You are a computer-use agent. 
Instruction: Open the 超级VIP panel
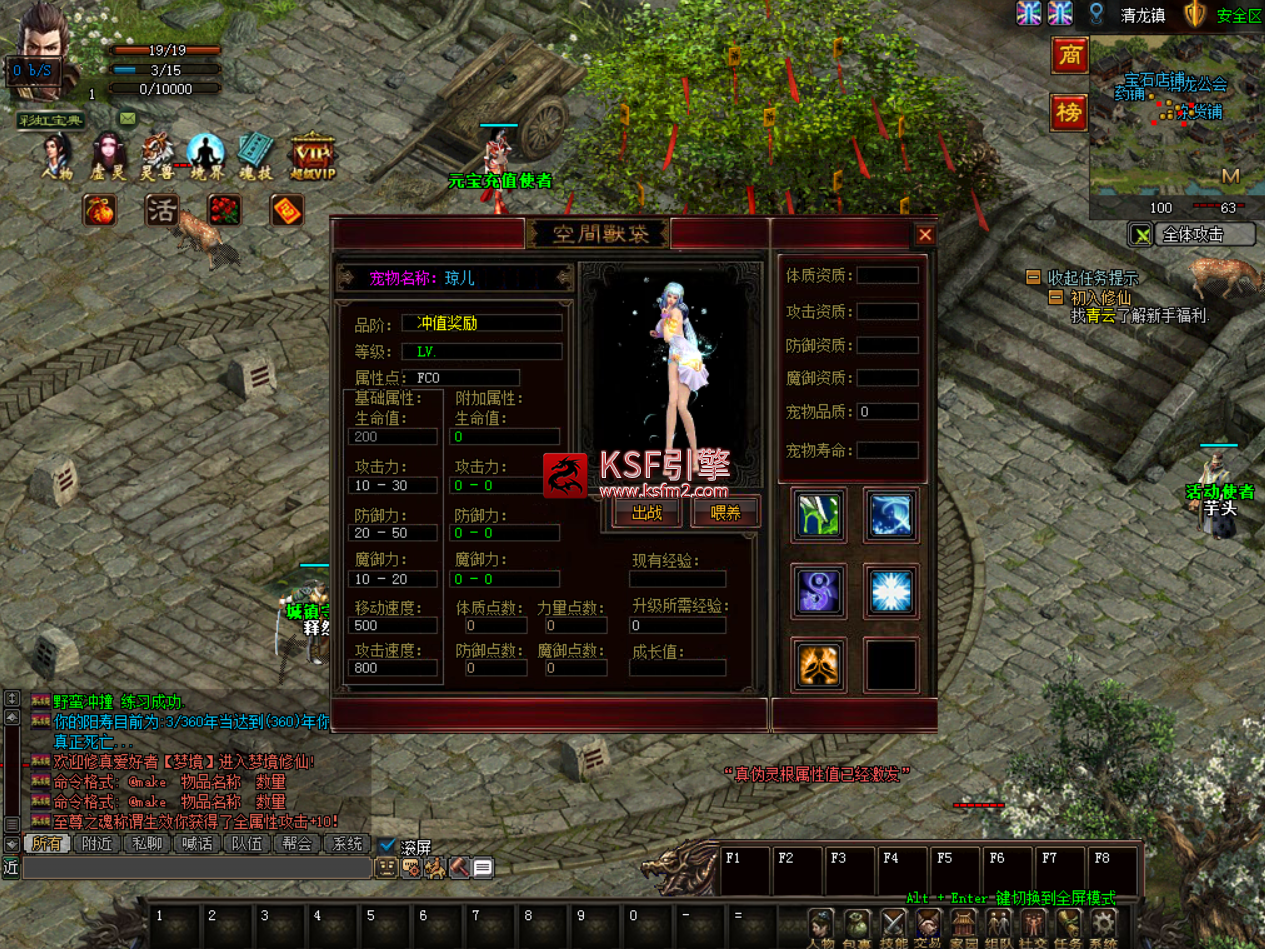[x=312, y=157]
